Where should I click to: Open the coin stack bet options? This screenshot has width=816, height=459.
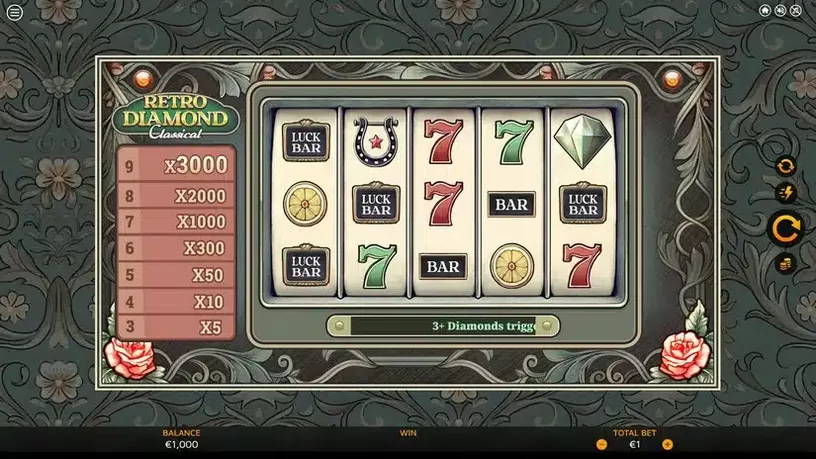(x=785, y=264)
